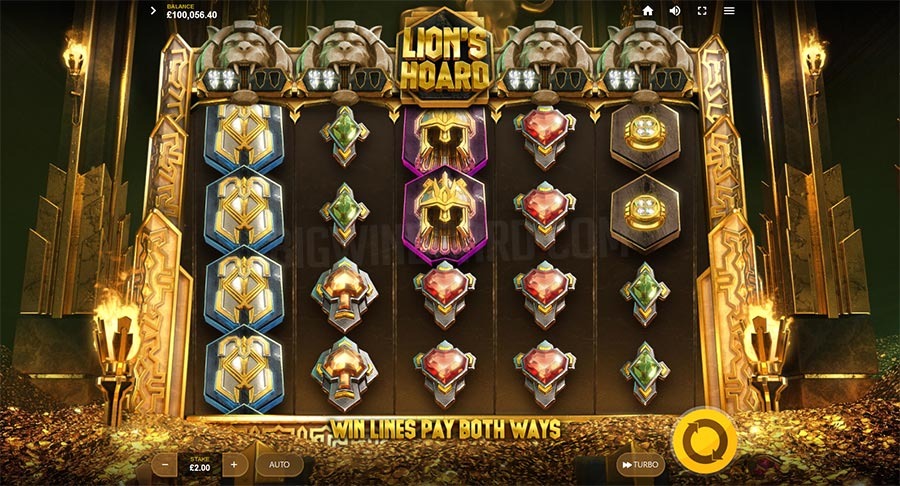
Task: Toggle Turbo spin mode
Action: [640, 465]
